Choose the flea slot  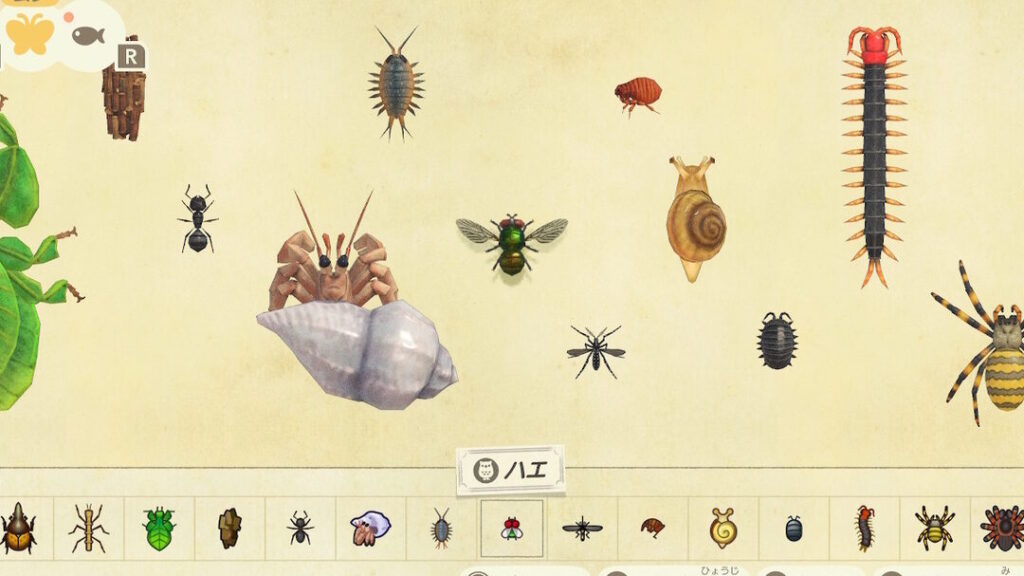(652, 528)
